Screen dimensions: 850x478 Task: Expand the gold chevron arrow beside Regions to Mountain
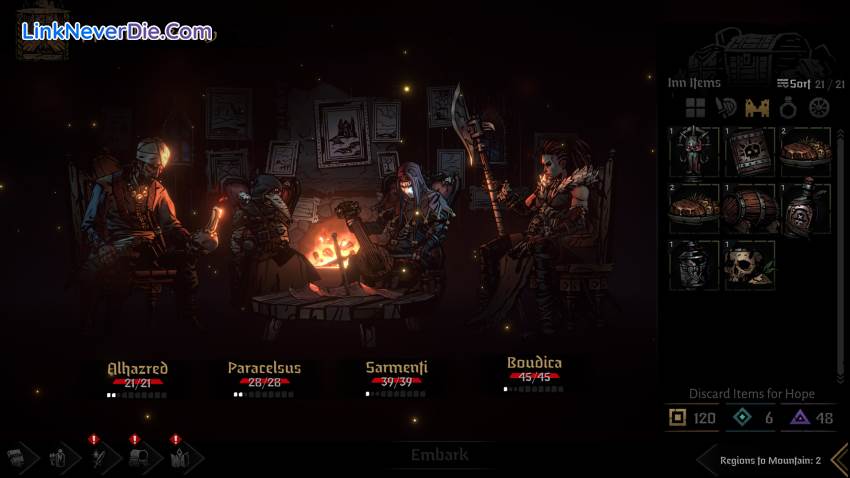coord(839,459)
